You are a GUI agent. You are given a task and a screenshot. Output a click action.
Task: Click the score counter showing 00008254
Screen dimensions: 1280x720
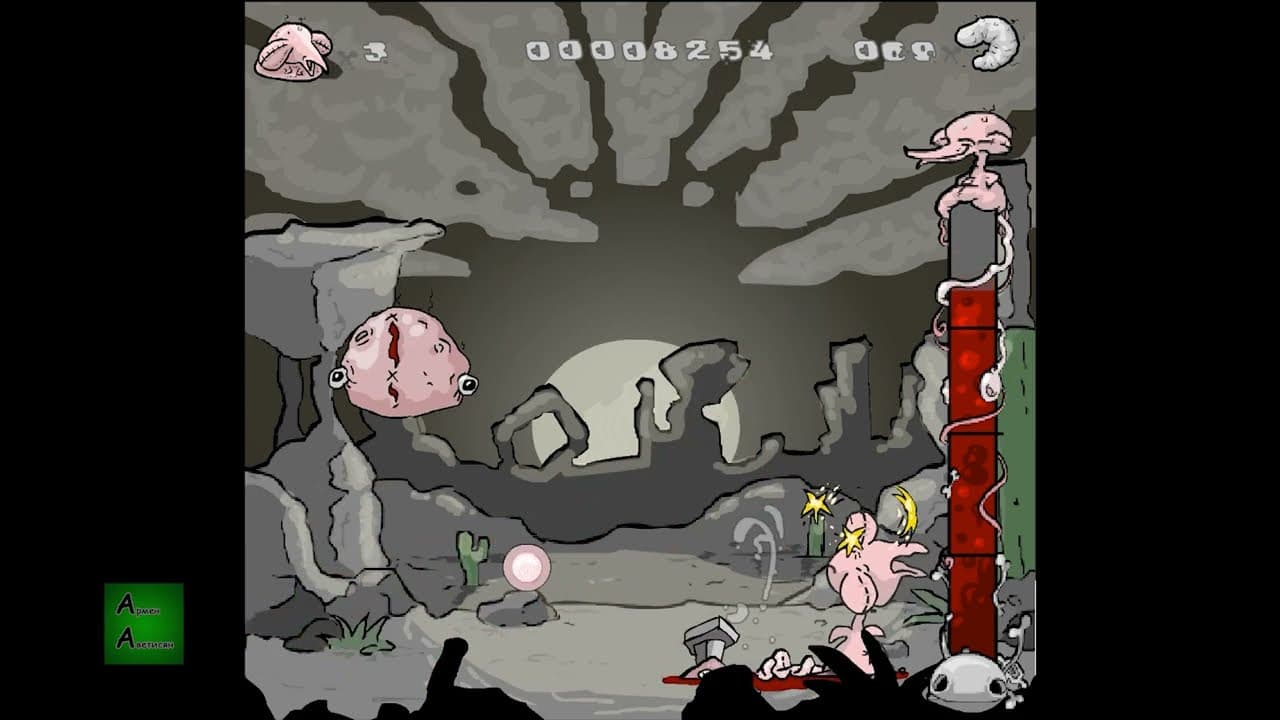(x=646, y=47)
